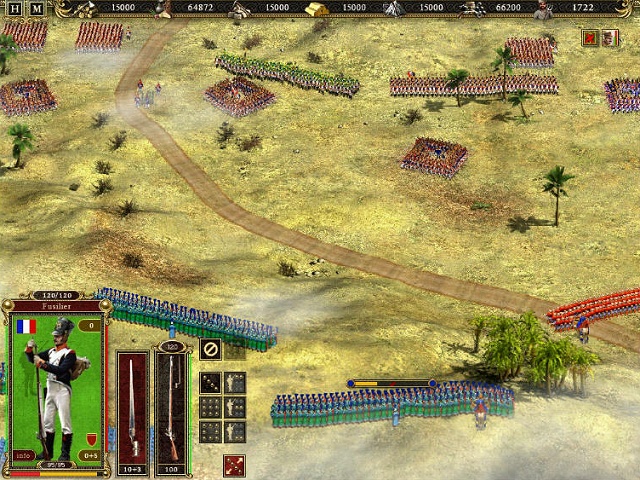Open the M menu button

(37, 9)
